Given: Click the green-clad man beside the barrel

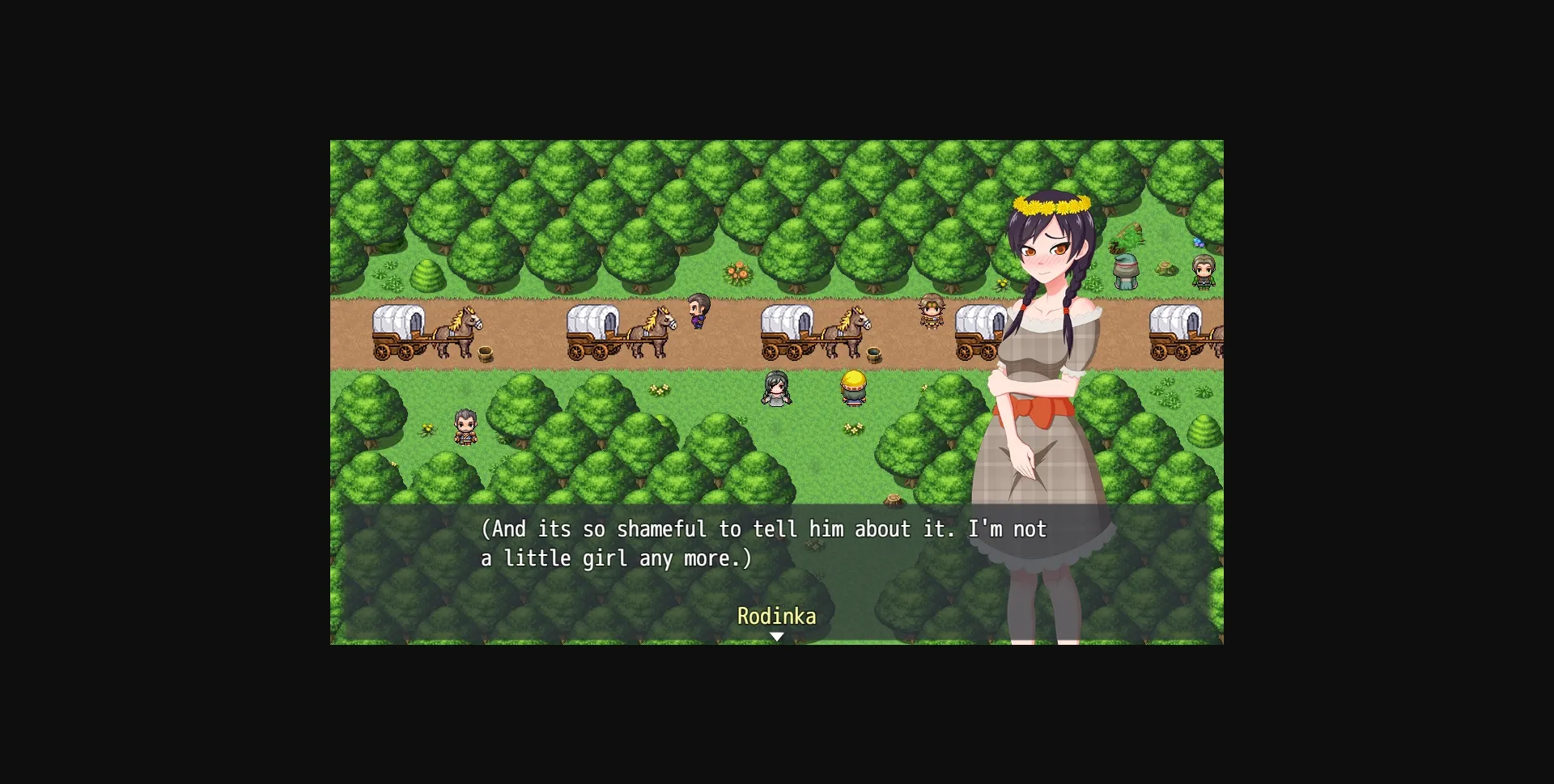Looking at the screenshot, I should pyautogui.click(x=1203, y=273).
